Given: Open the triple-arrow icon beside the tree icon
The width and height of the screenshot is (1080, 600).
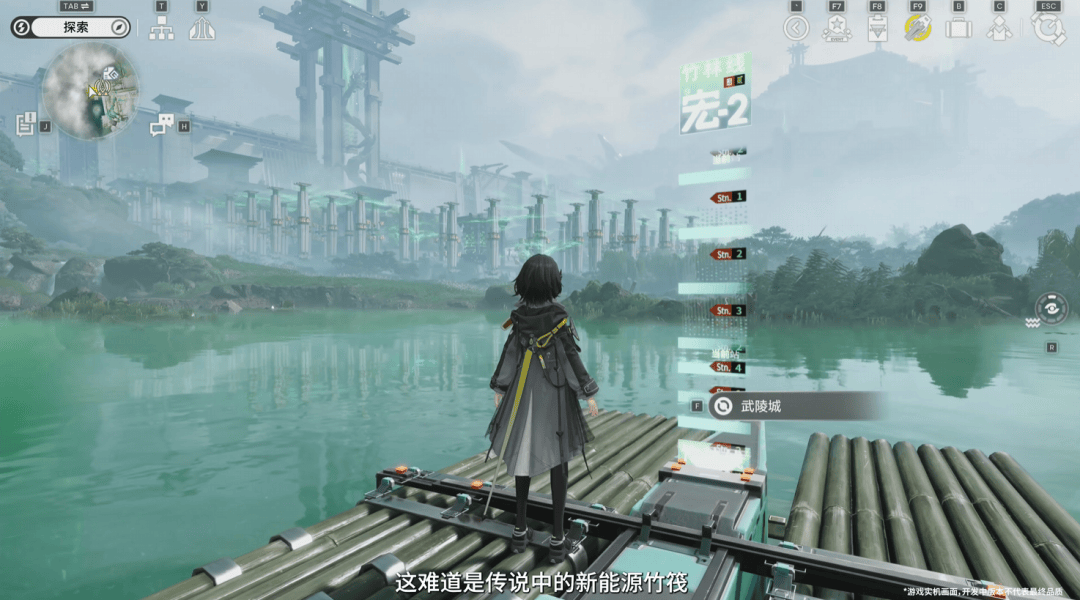Looking at the screenshot, I should point(203,28).
